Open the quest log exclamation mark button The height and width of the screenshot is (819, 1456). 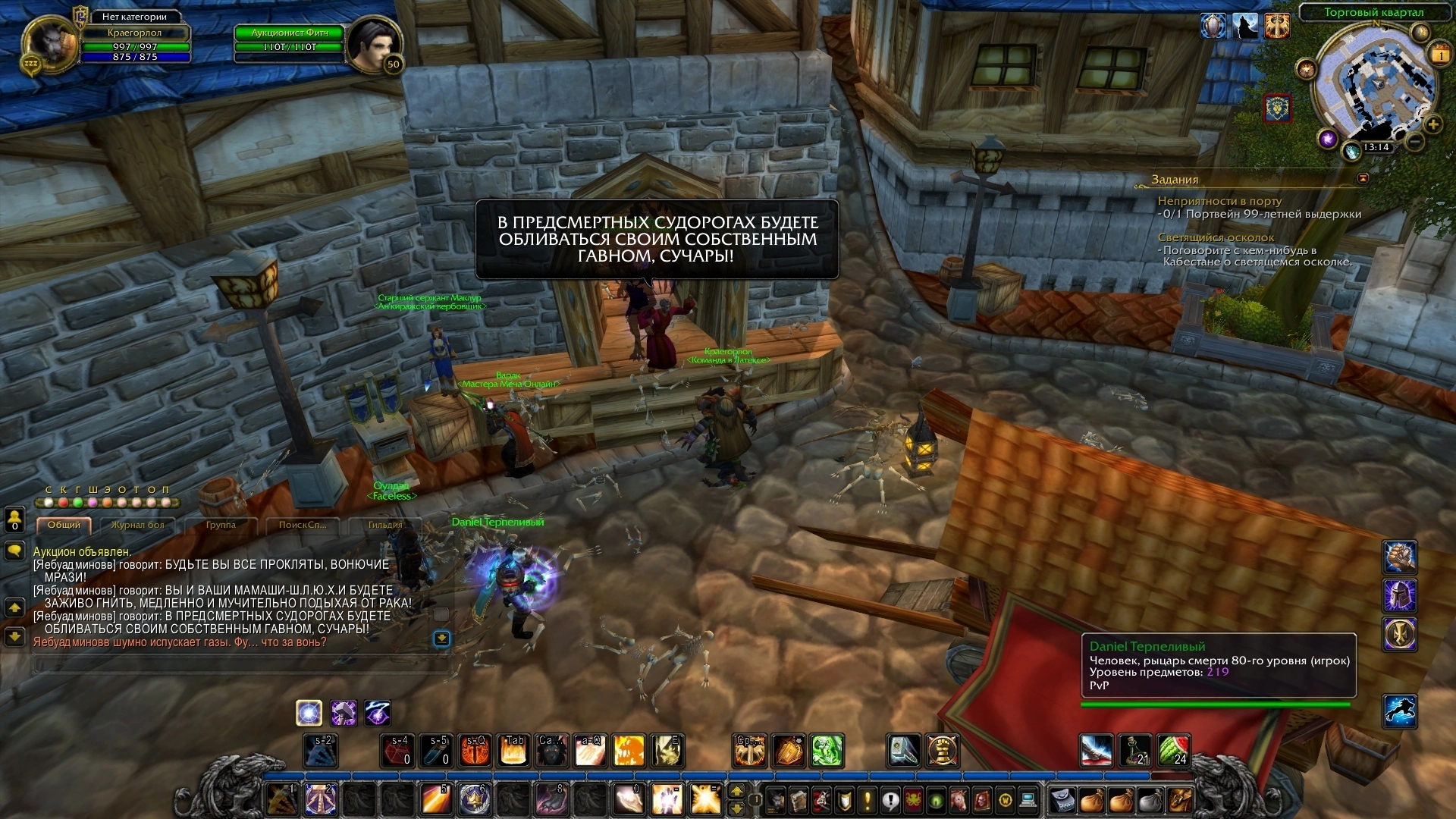pos(868,799)
